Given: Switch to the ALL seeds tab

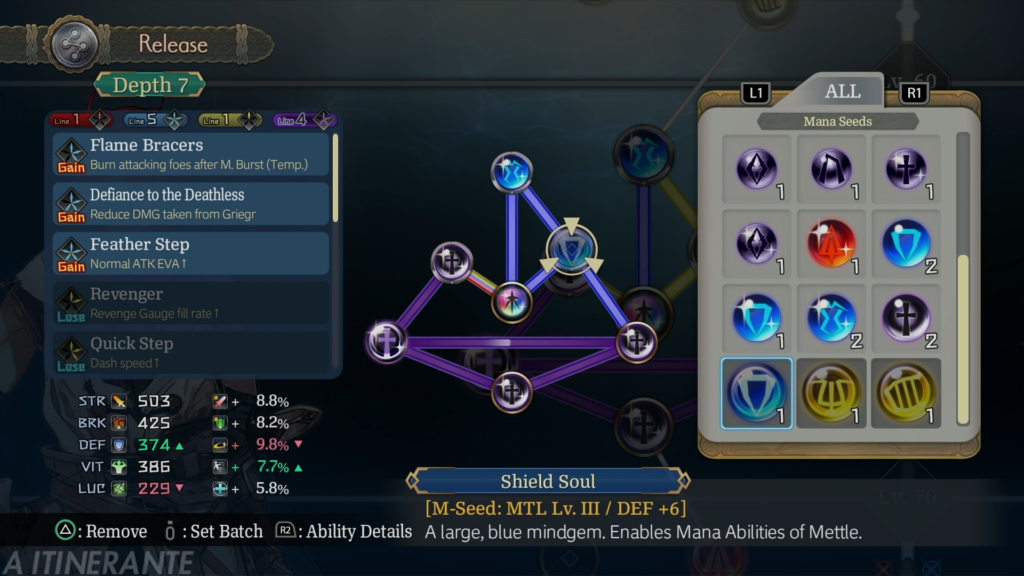Looking at the screenshot, I should pos(842,91).
